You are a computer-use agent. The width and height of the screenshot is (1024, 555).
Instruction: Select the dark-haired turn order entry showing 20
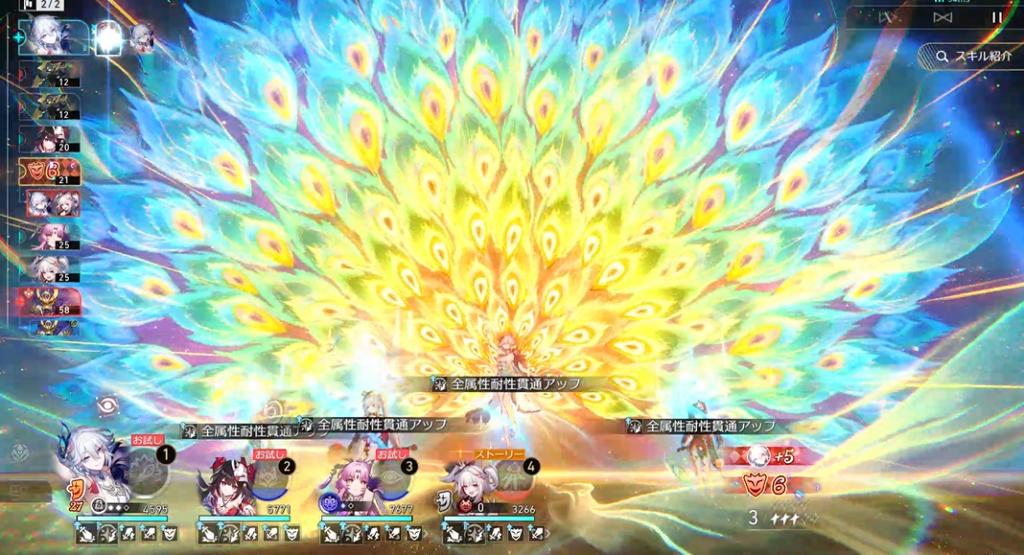51,139
